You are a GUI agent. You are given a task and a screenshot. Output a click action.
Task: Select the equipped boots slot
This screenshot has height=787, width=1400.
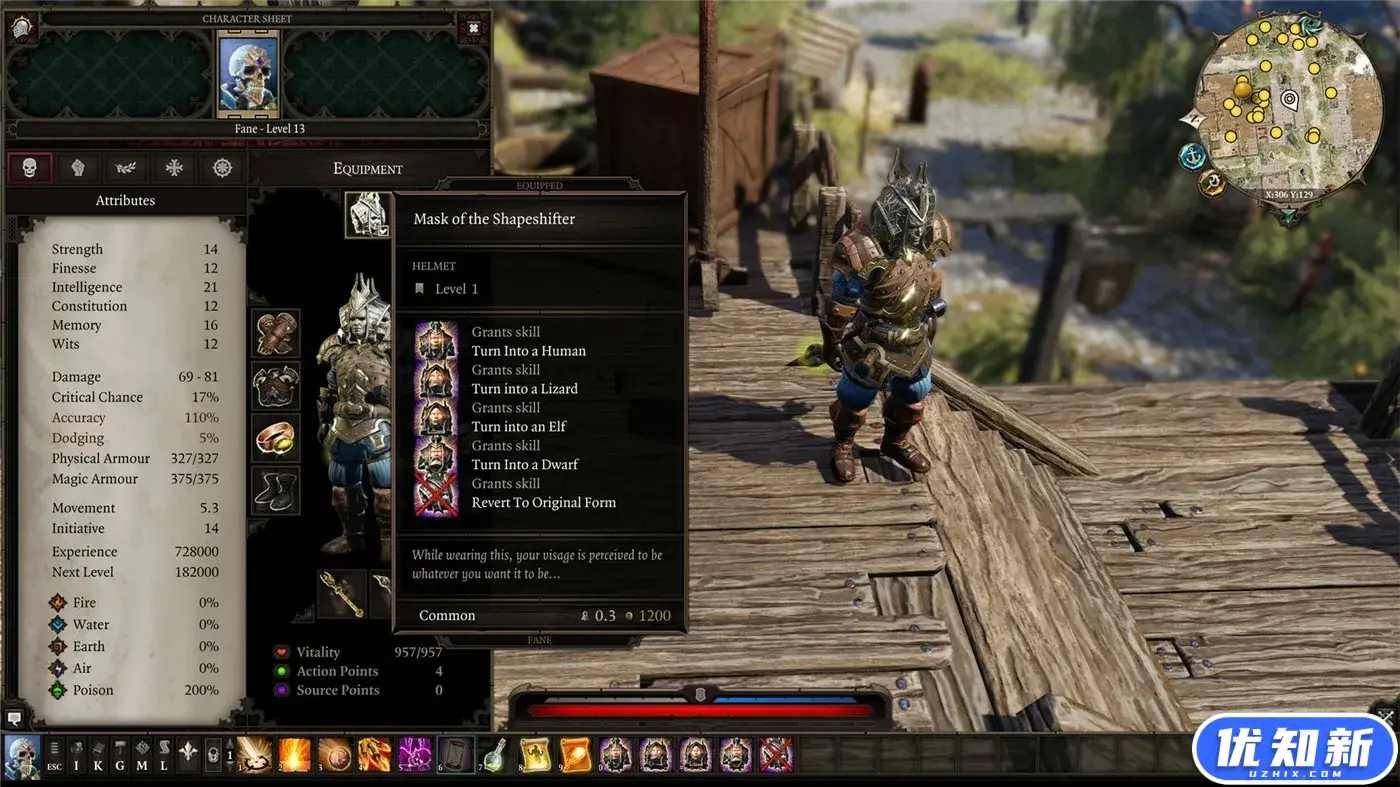(x=275, y=490)
